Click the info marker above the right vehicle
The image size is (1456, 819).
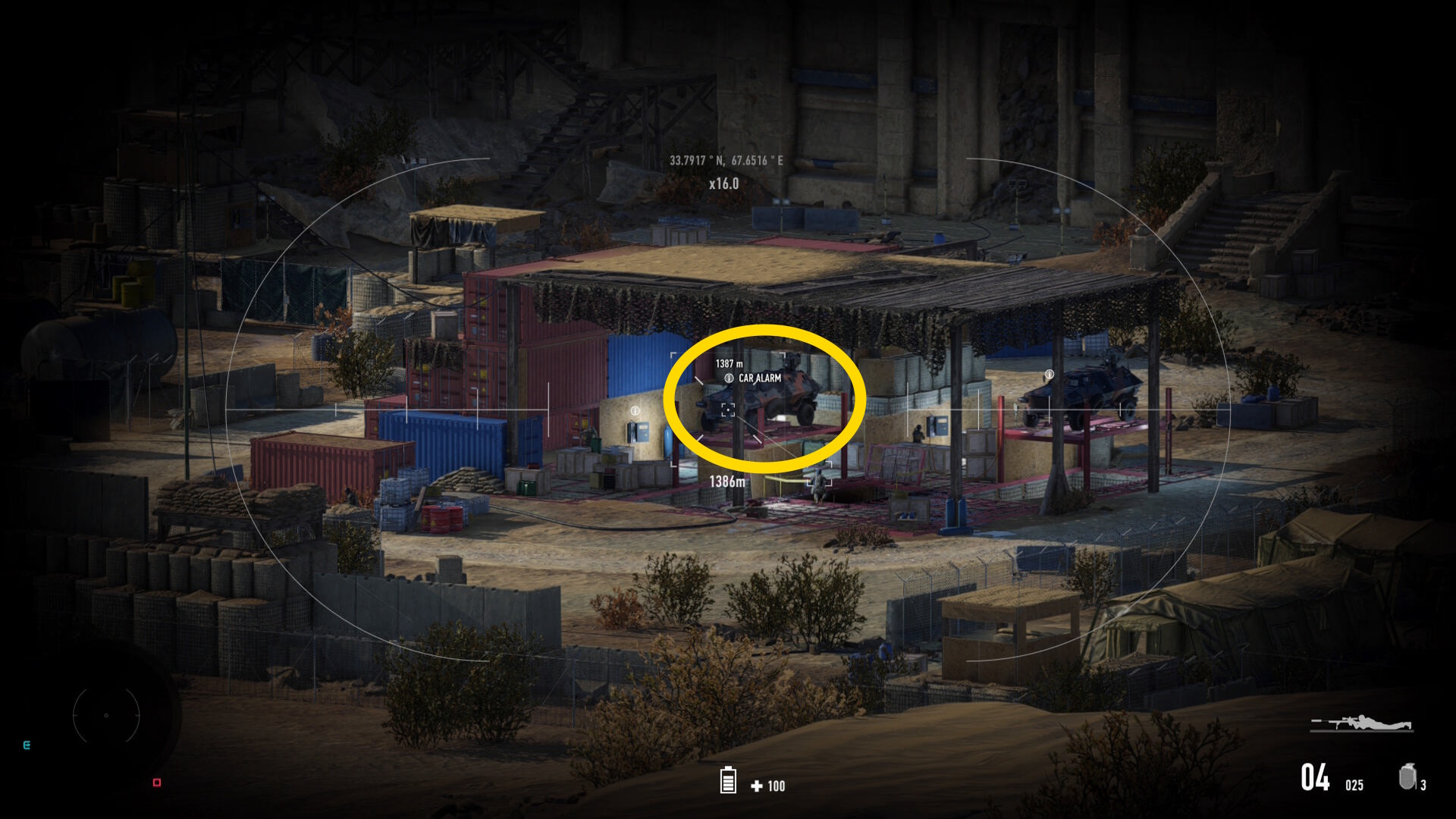pyautogui.click(x=1050, y=375)
